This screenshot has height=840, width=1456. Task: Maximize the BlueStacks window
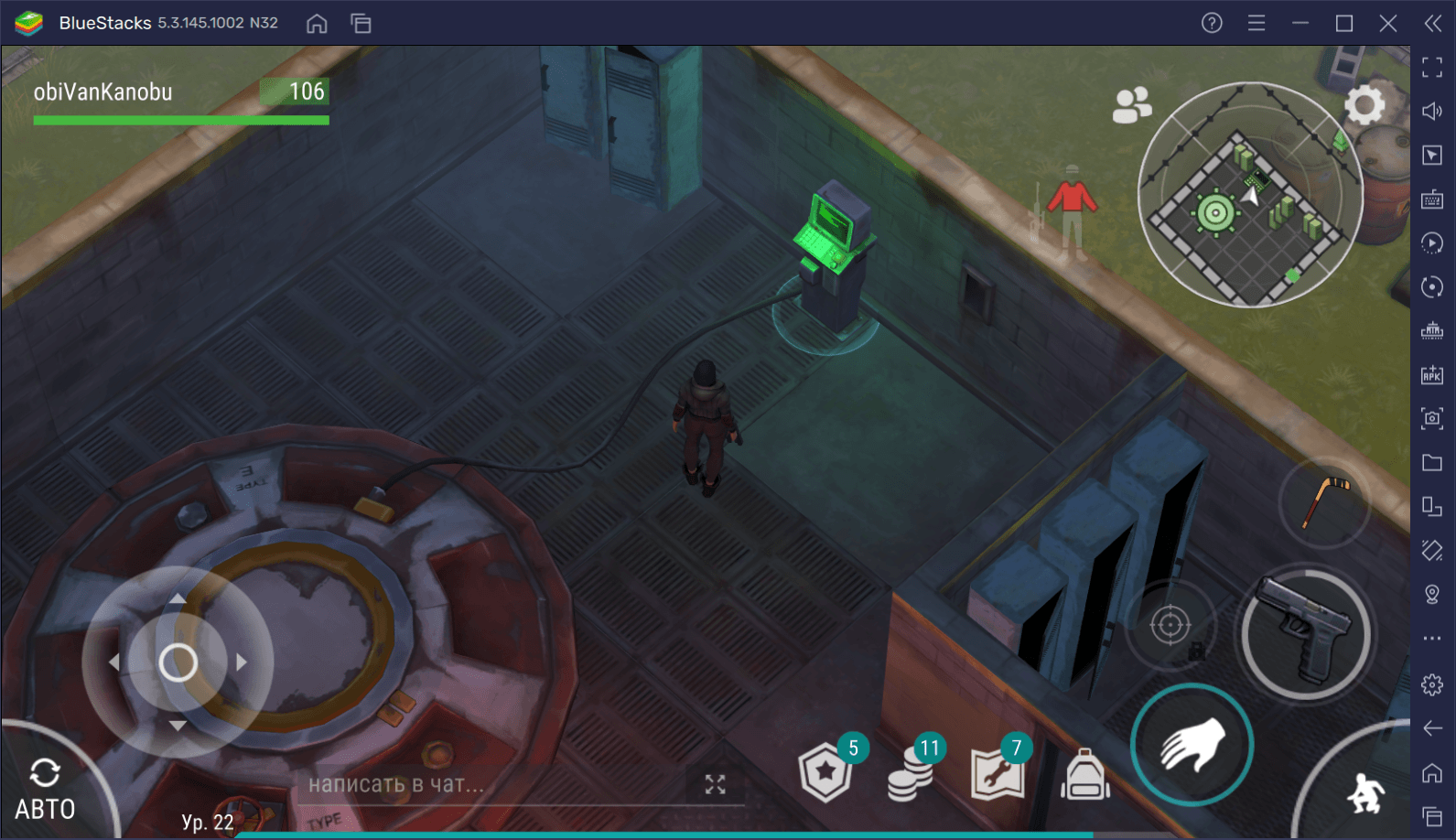coord(1344,24)
